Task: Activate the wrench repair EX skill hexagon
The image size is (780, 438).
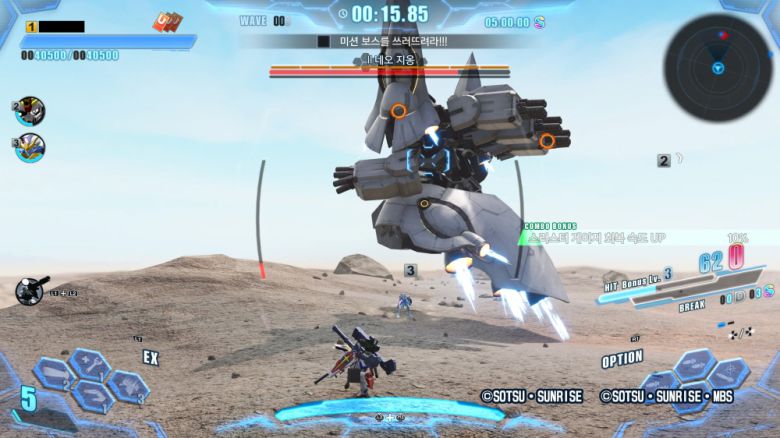Action: (89, 364)
